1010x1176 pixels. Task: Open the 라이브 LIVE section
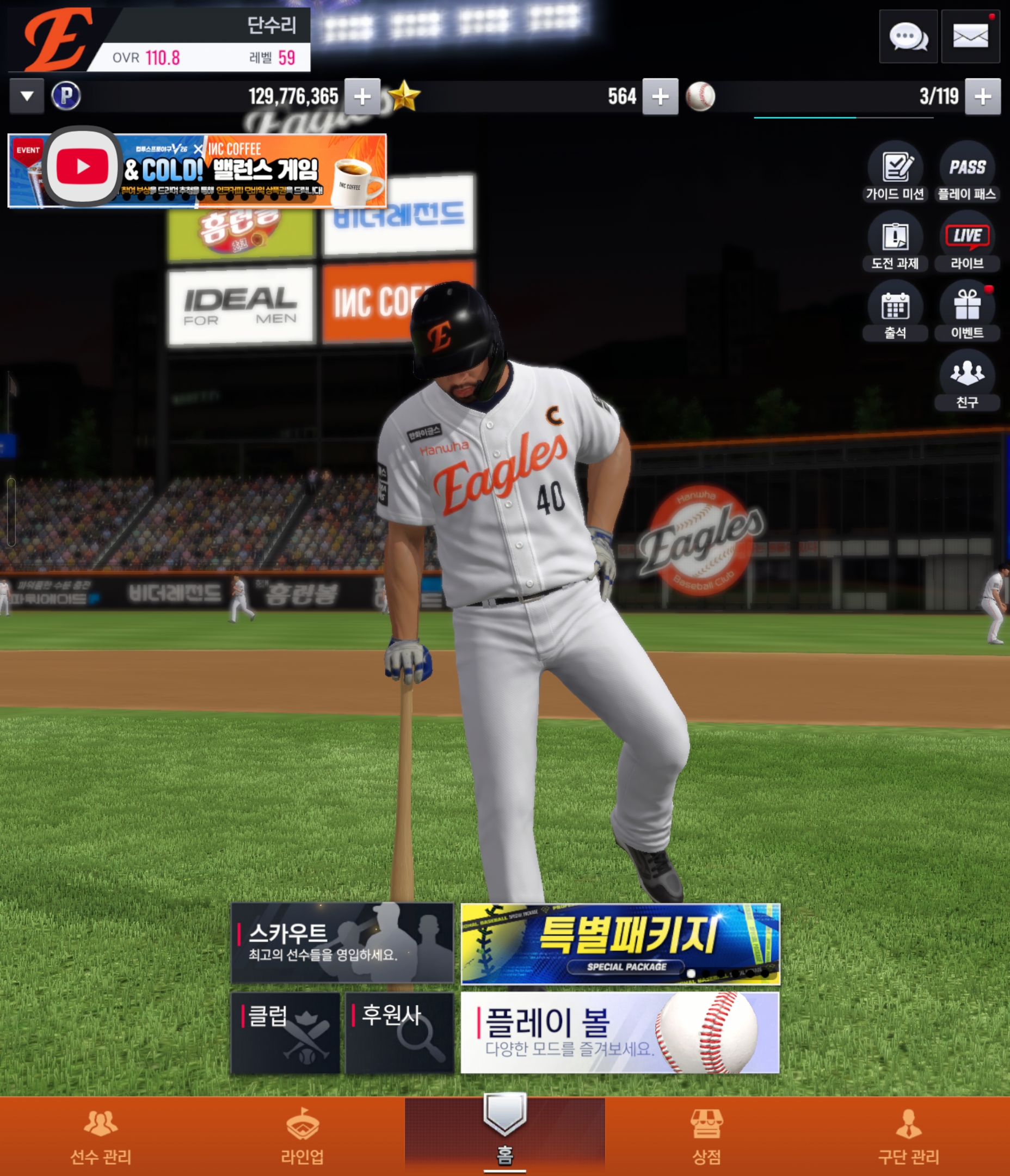point(967,242)
